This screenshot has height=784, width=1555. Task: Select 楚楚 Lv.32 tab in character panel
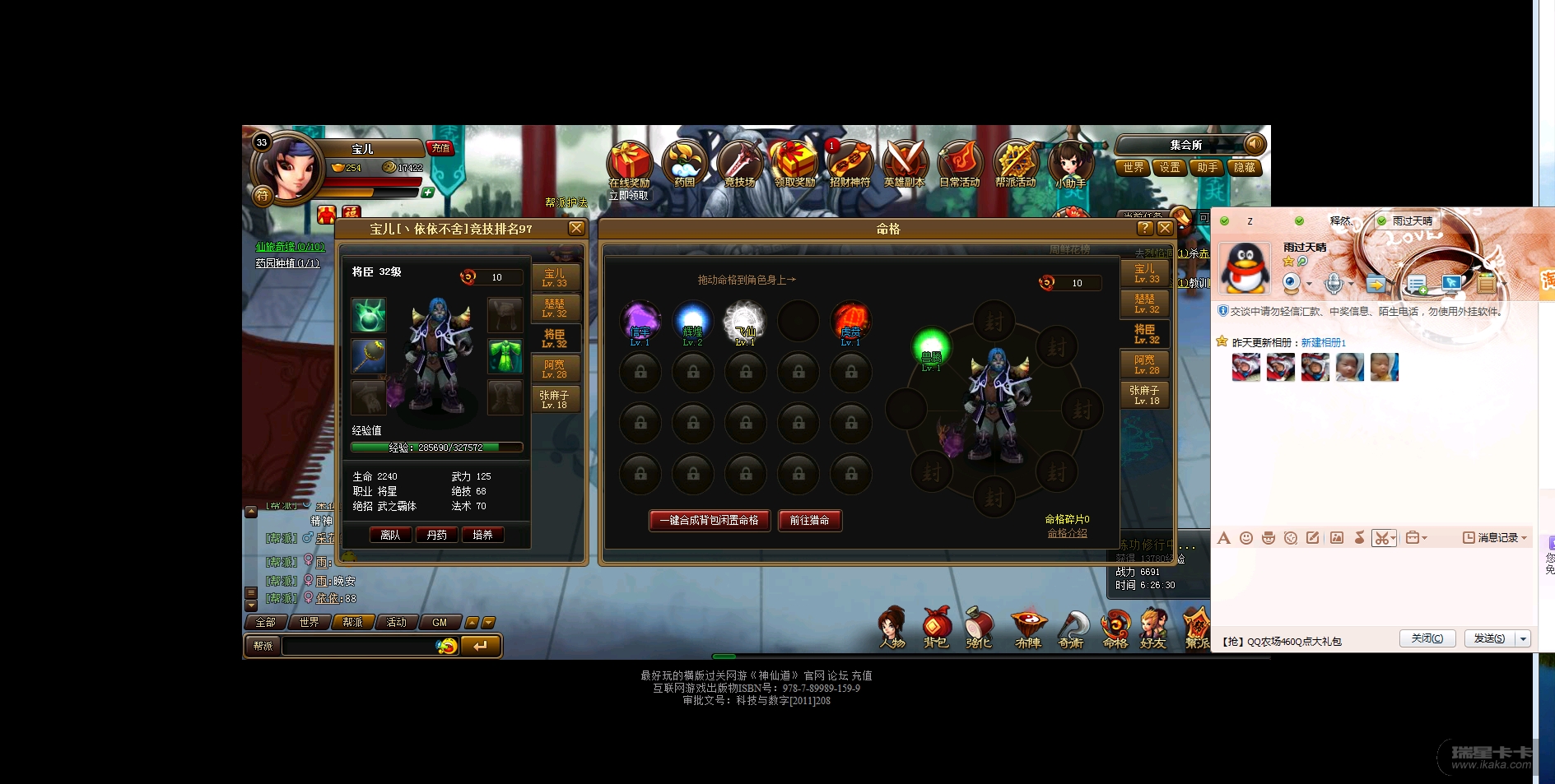[555, 308]
